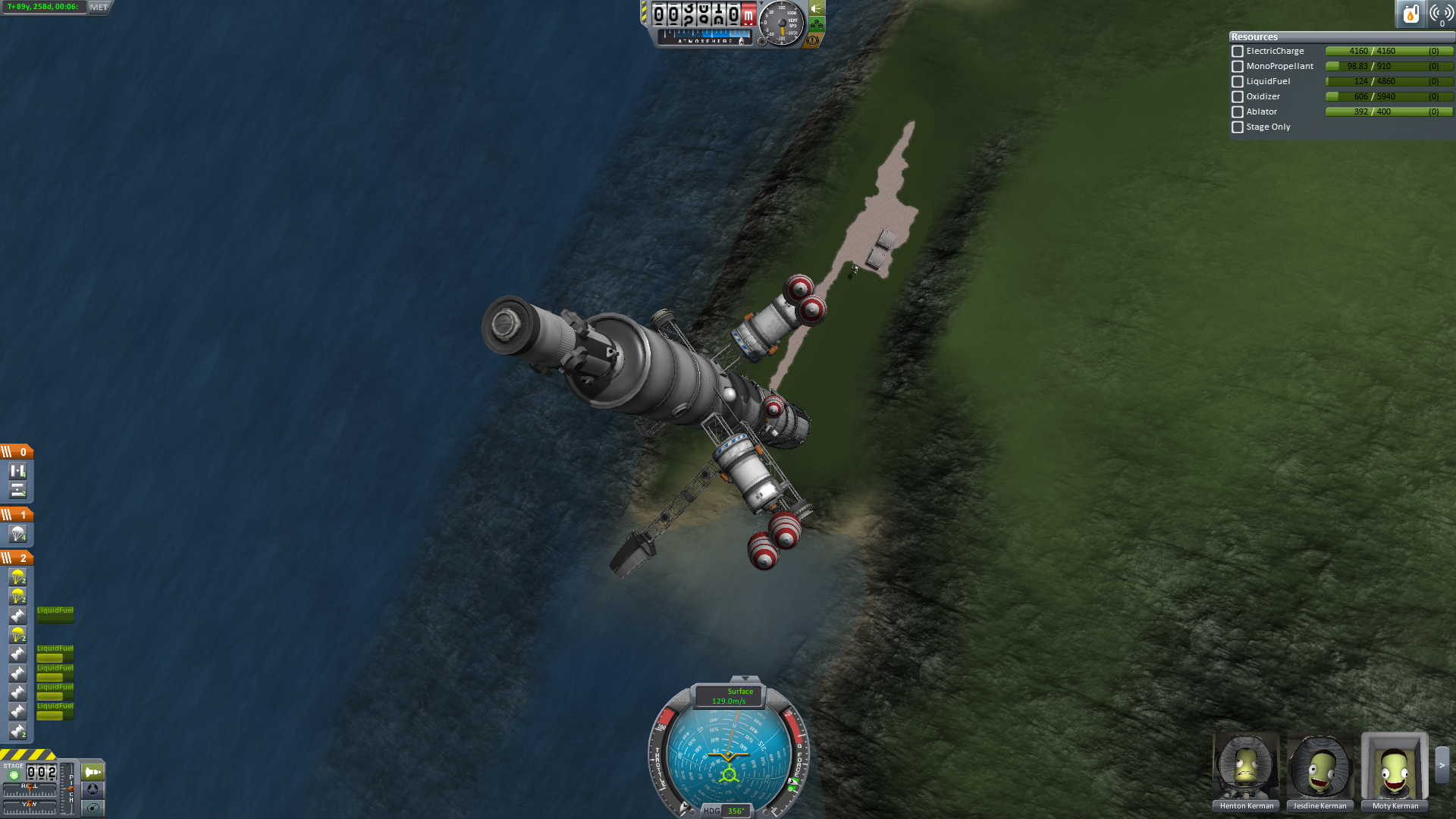1456x819 pixels.
Task: Enable the Ablator resource checkbox
Action: pyautogui.click(x=1238, y=112)
